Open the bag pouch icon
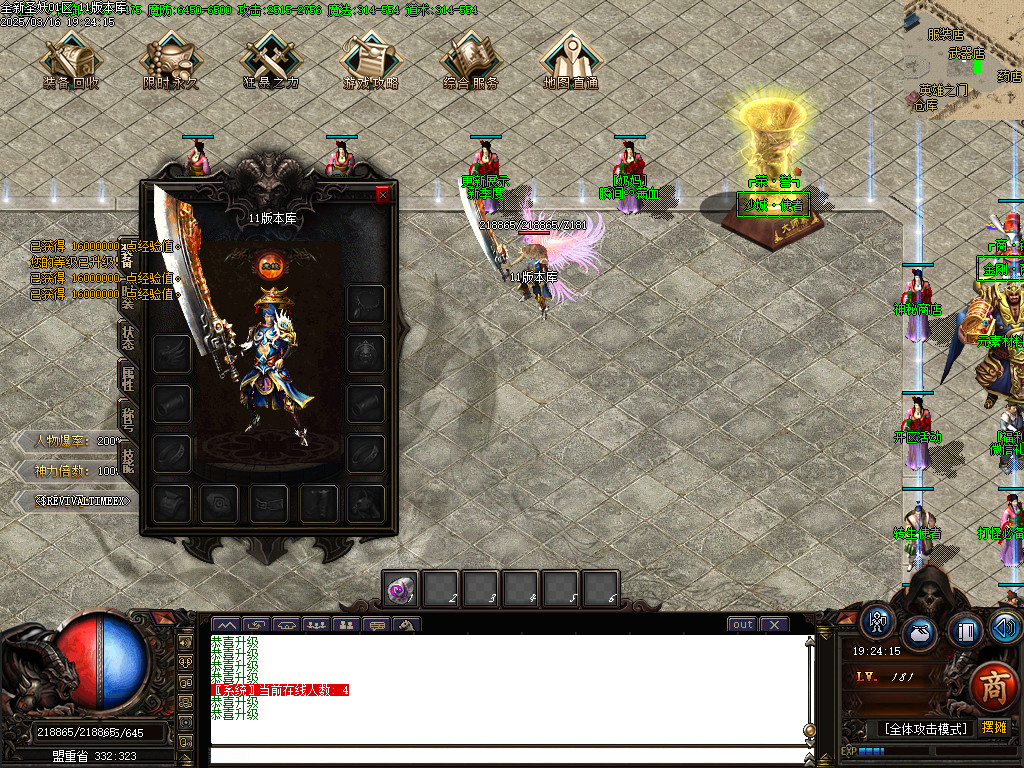1024x768 pixels. pyautogui.click(x=920, y=633)
